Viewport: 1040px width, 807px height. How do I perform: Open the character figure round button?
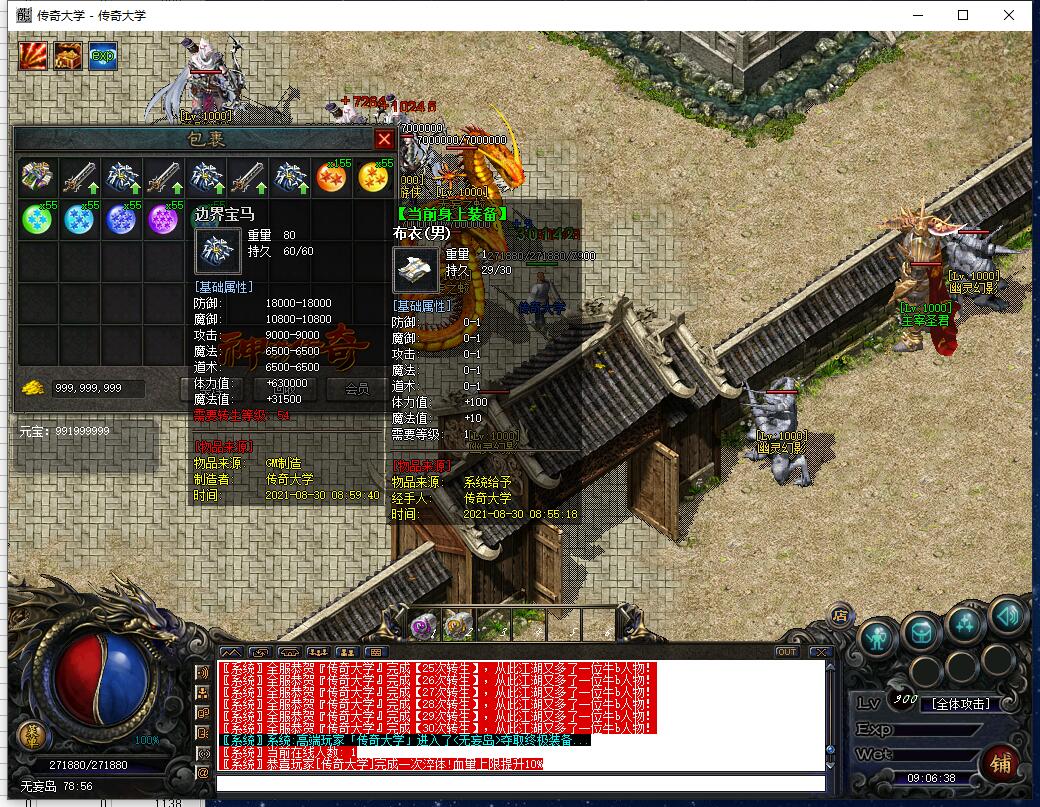point(877,636)
